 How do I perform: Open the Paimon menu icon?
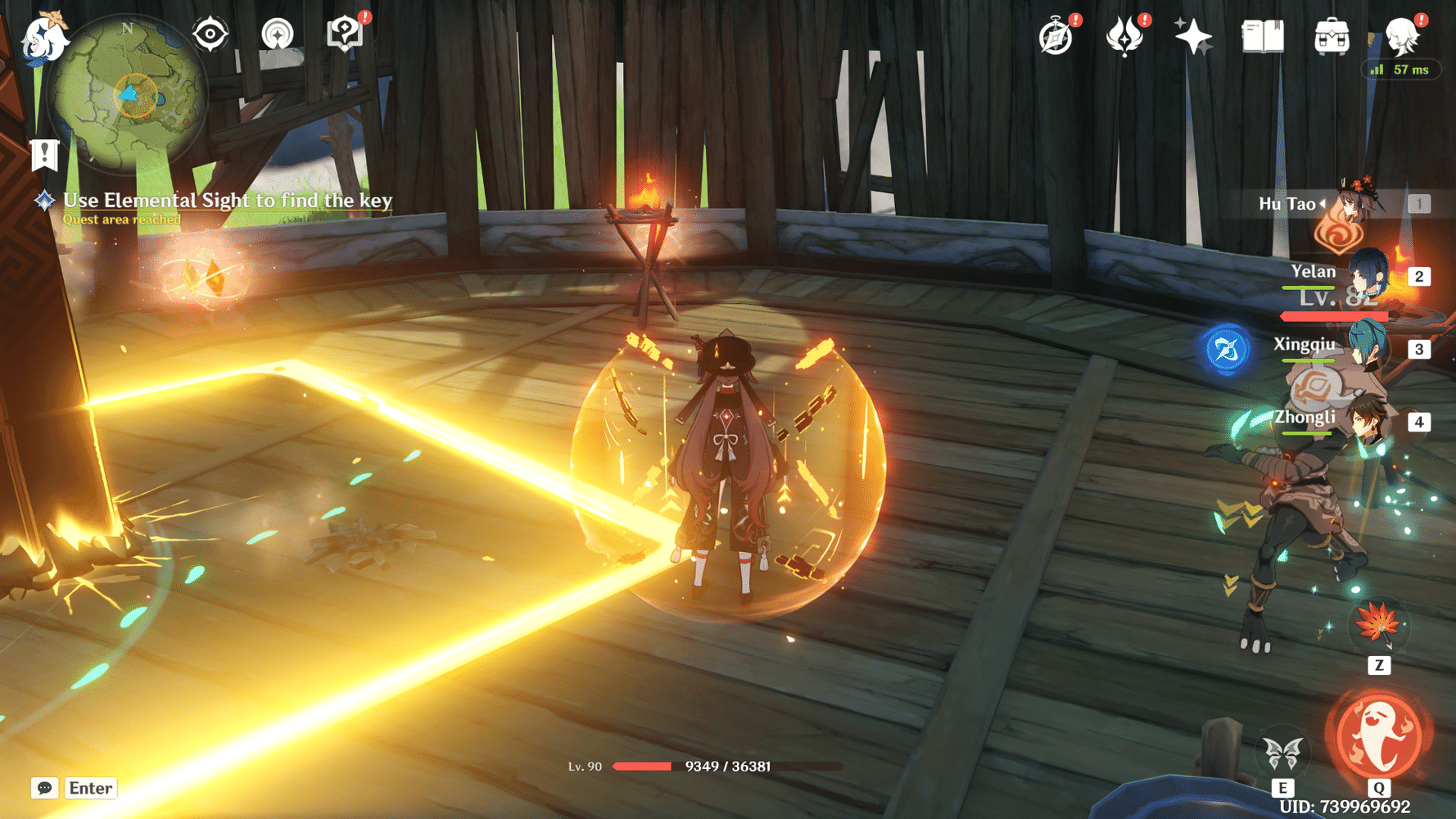click(x=43, y=38)
